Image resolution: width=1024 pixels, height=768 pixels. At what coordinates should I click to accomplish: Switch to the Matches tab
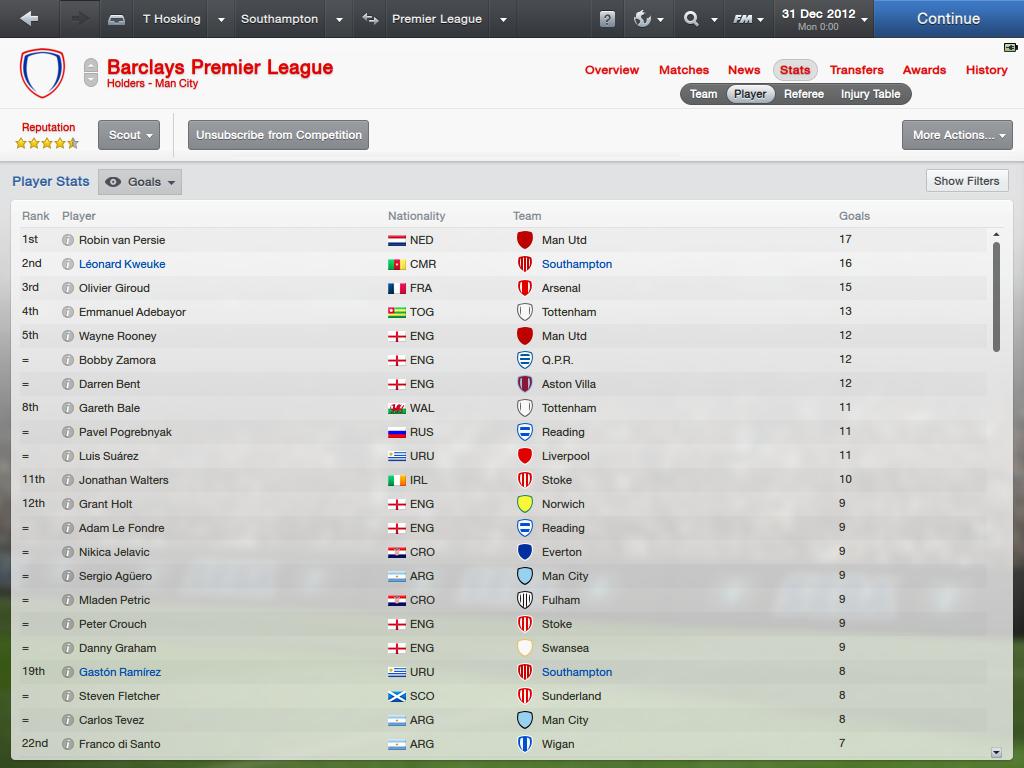[683, 70]
